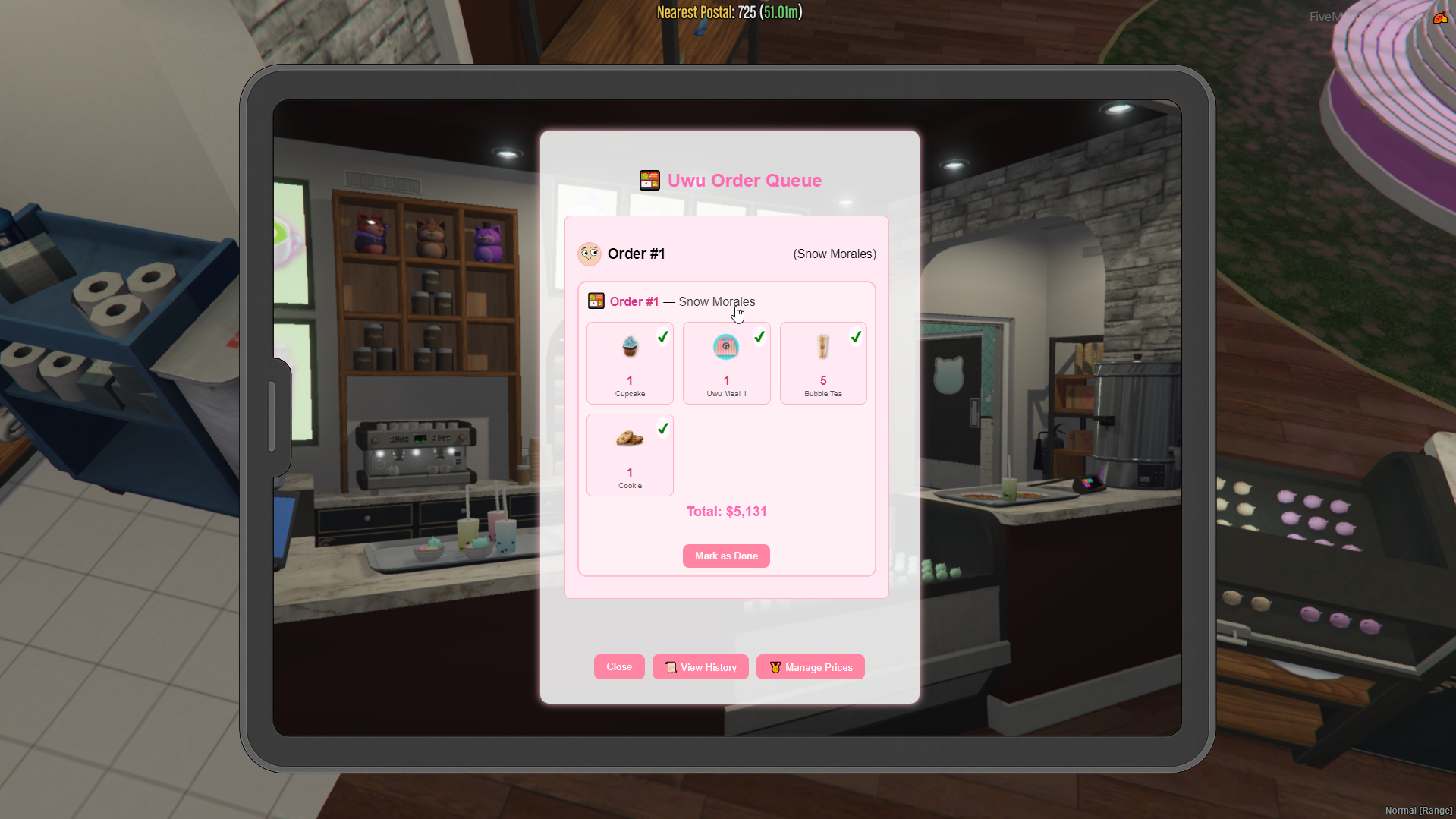1456x819 pixels.
Task: Click the Cookie item icon
Action: point(629,439)
